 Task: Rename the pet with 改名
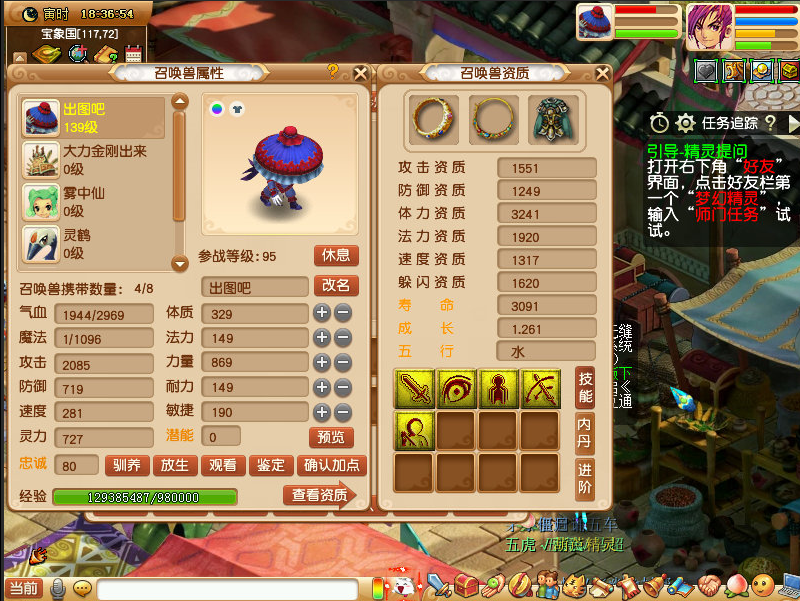click(x=335, y=285)
